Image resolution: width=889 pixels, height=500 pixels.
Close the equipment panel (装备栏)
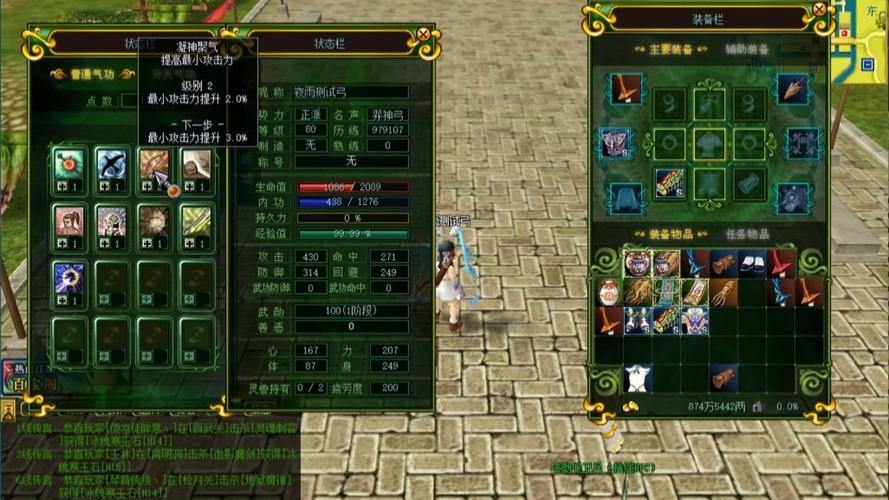[819, 10]
